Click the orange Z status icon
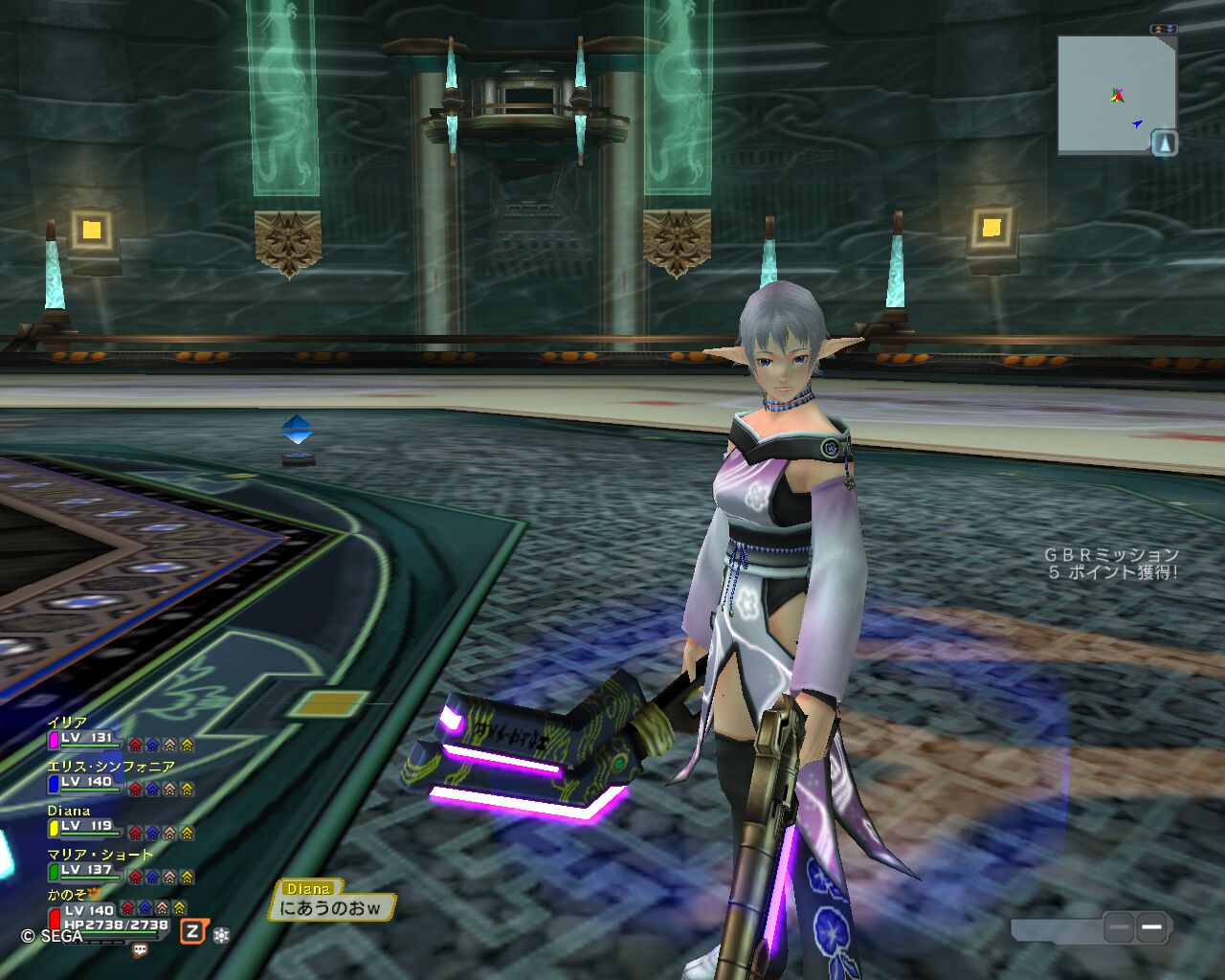1225x980 pixels. pos(193,932)
